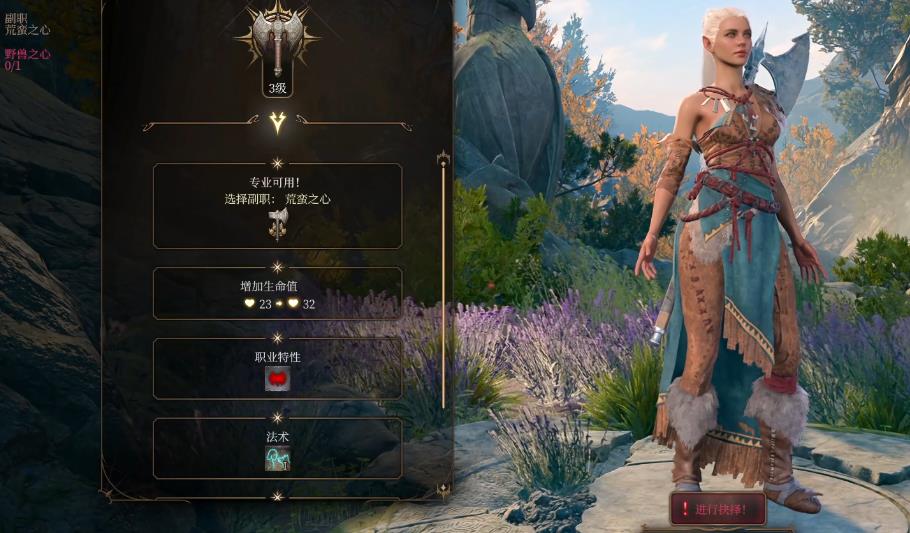Open the 法术 spell icon
Screen dimensions: 910x533
pos(277,458)
